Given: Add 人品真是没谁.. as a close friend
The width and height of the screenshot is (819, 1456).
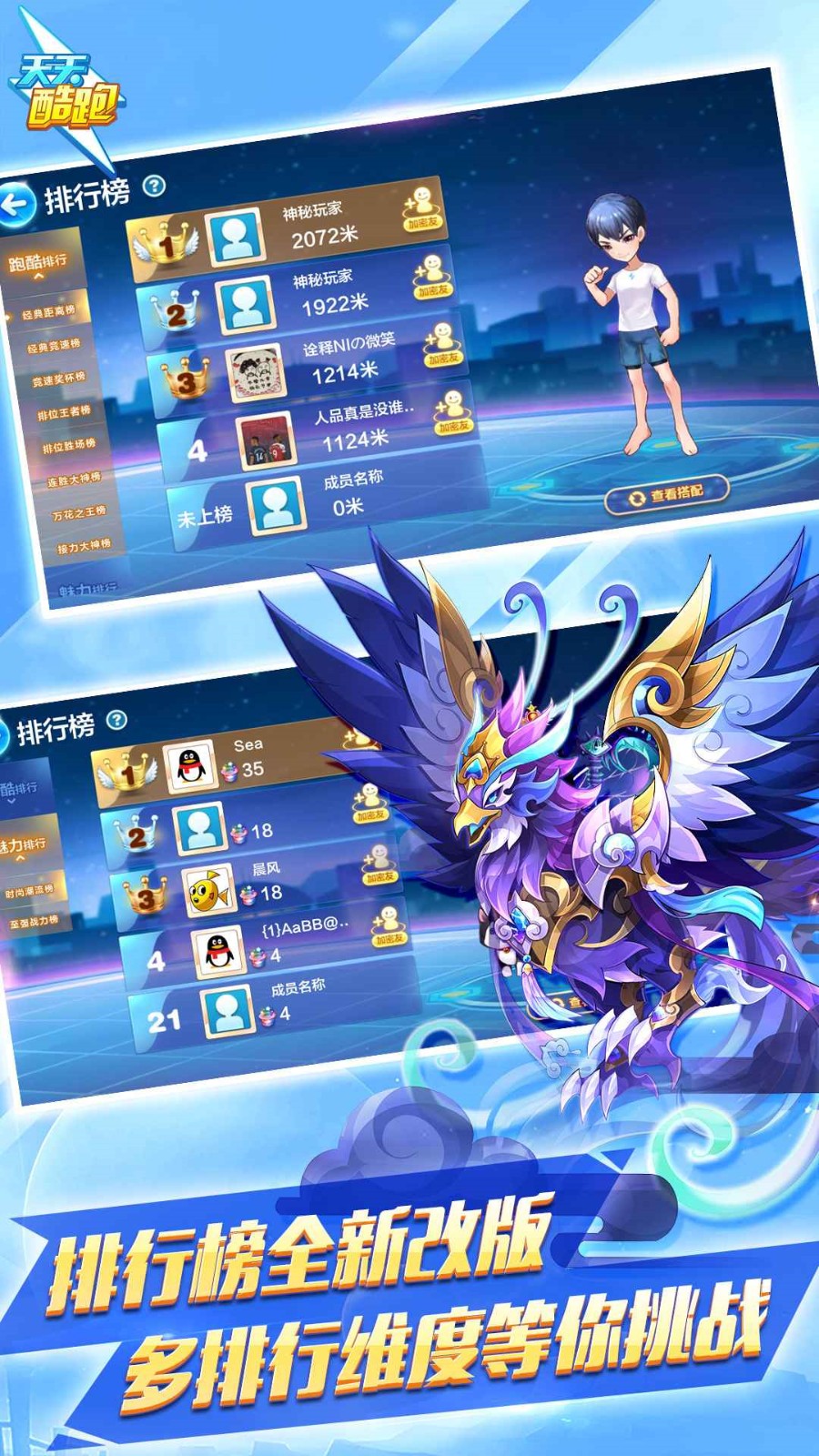Looking at the screenshot, I should pos(452,412).
